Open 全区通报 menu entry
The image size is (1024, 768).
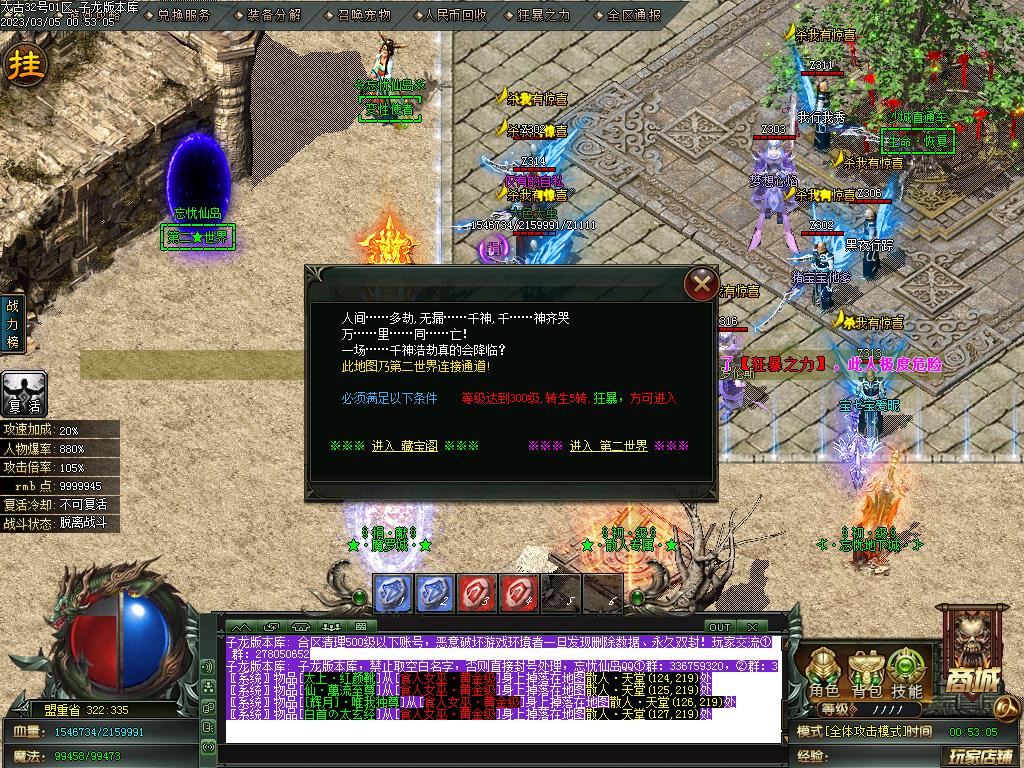tap(634, 15)
